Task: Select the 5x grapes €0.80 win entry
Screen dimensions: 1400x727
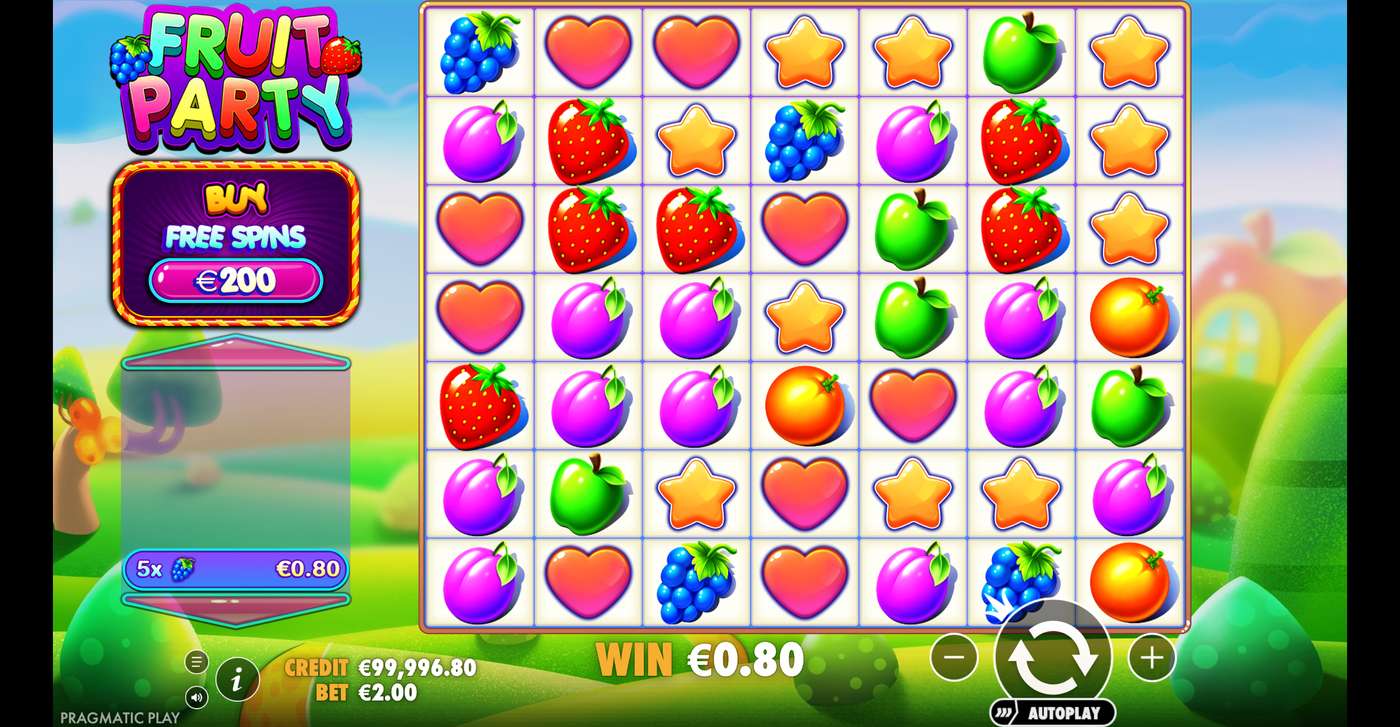Action: (x=236, y=569)
